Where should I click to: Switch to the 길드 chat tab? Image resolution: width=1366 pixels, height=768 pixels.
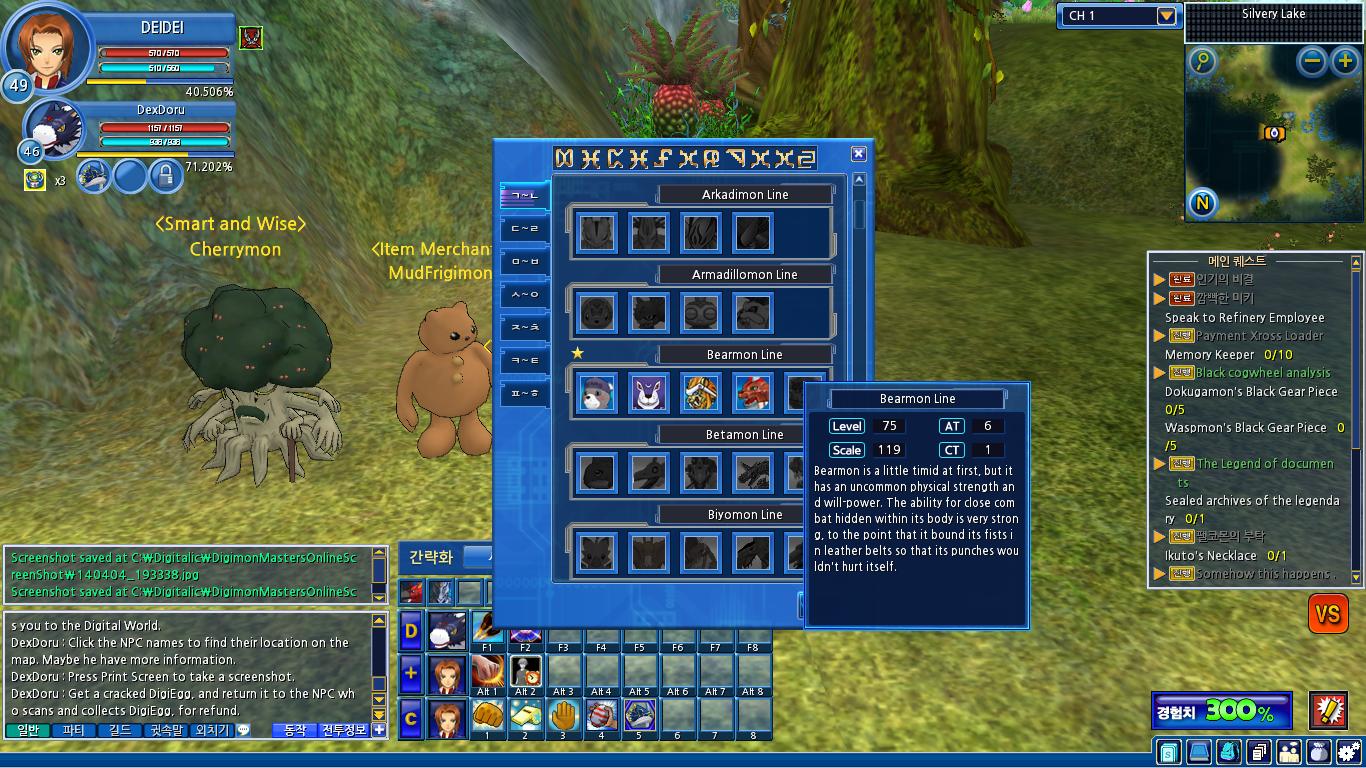point(120,731)
